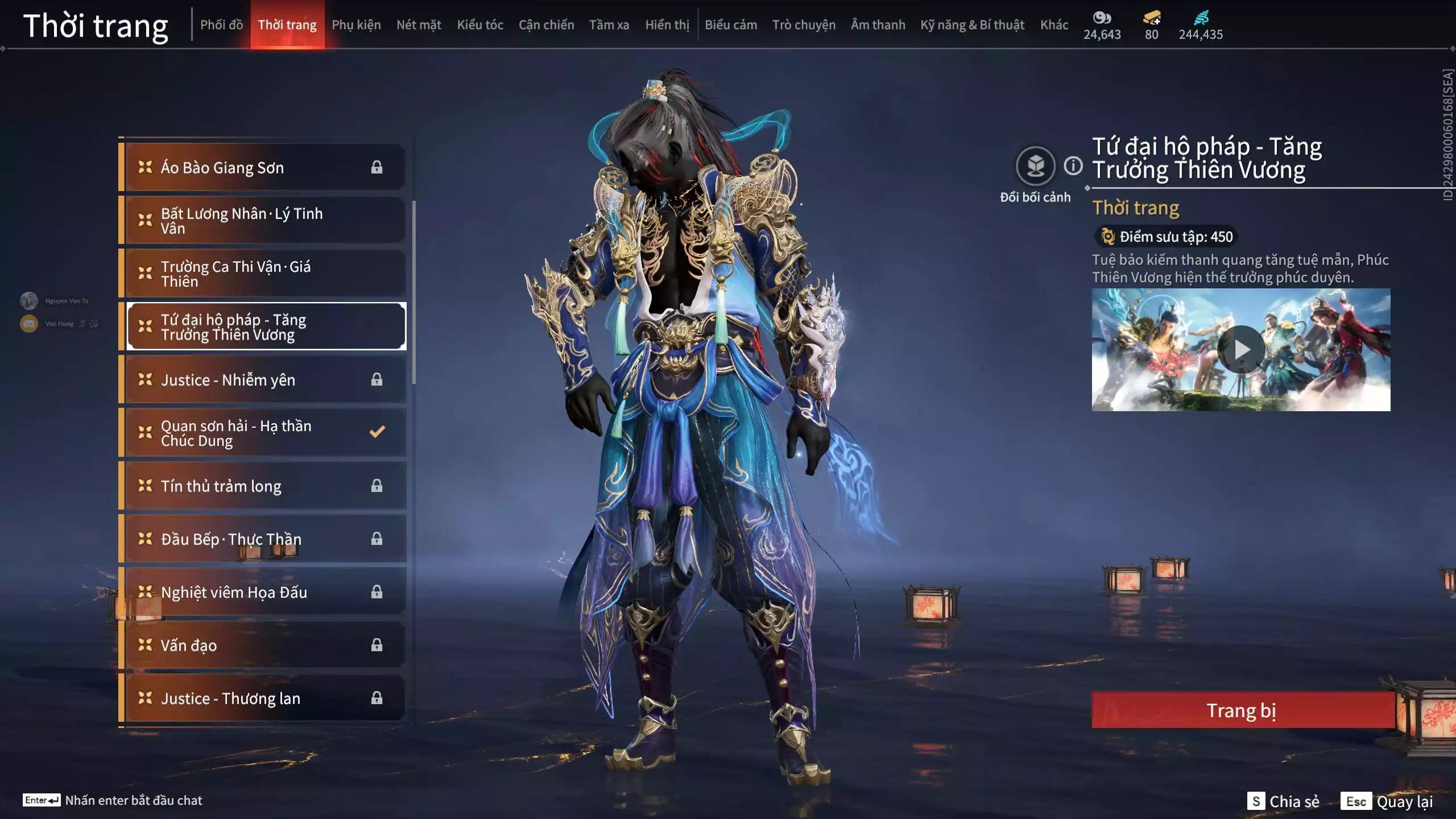Switch to the Khác tab
This screenshot has width=1456, height=819.
(x=1054, y=25)
